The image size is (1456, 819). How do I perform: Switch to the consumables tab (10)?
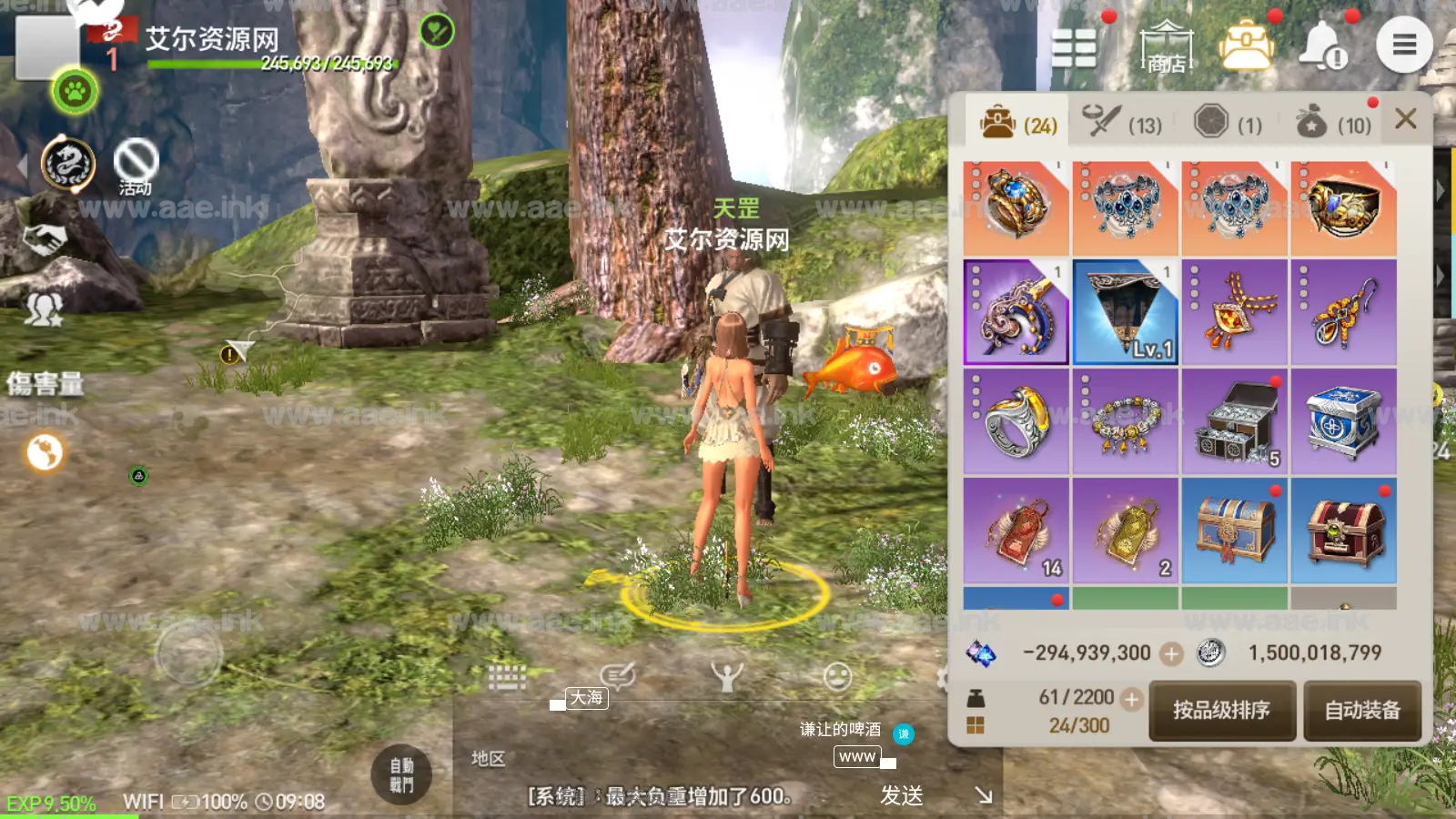point(1333,122)
